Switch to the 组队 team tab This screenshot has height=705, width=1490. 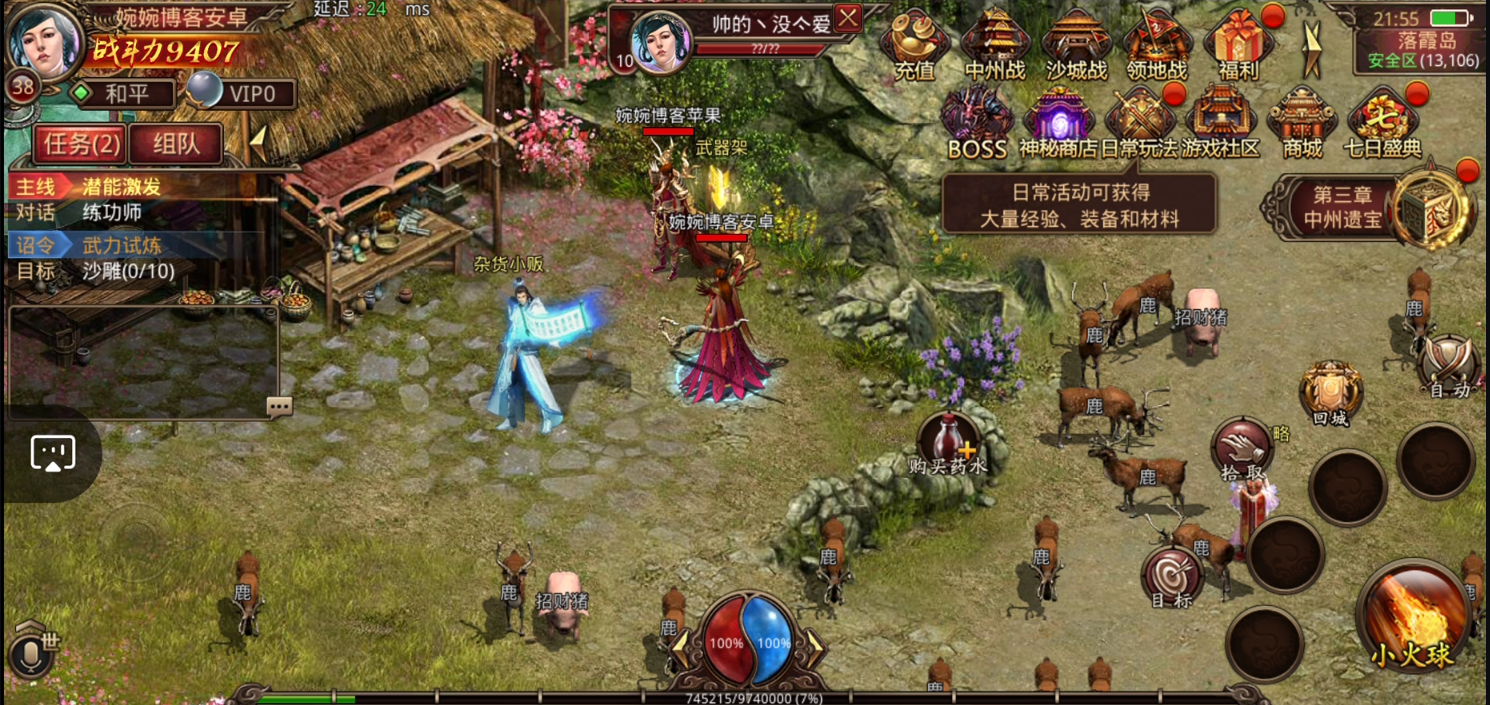176,144
